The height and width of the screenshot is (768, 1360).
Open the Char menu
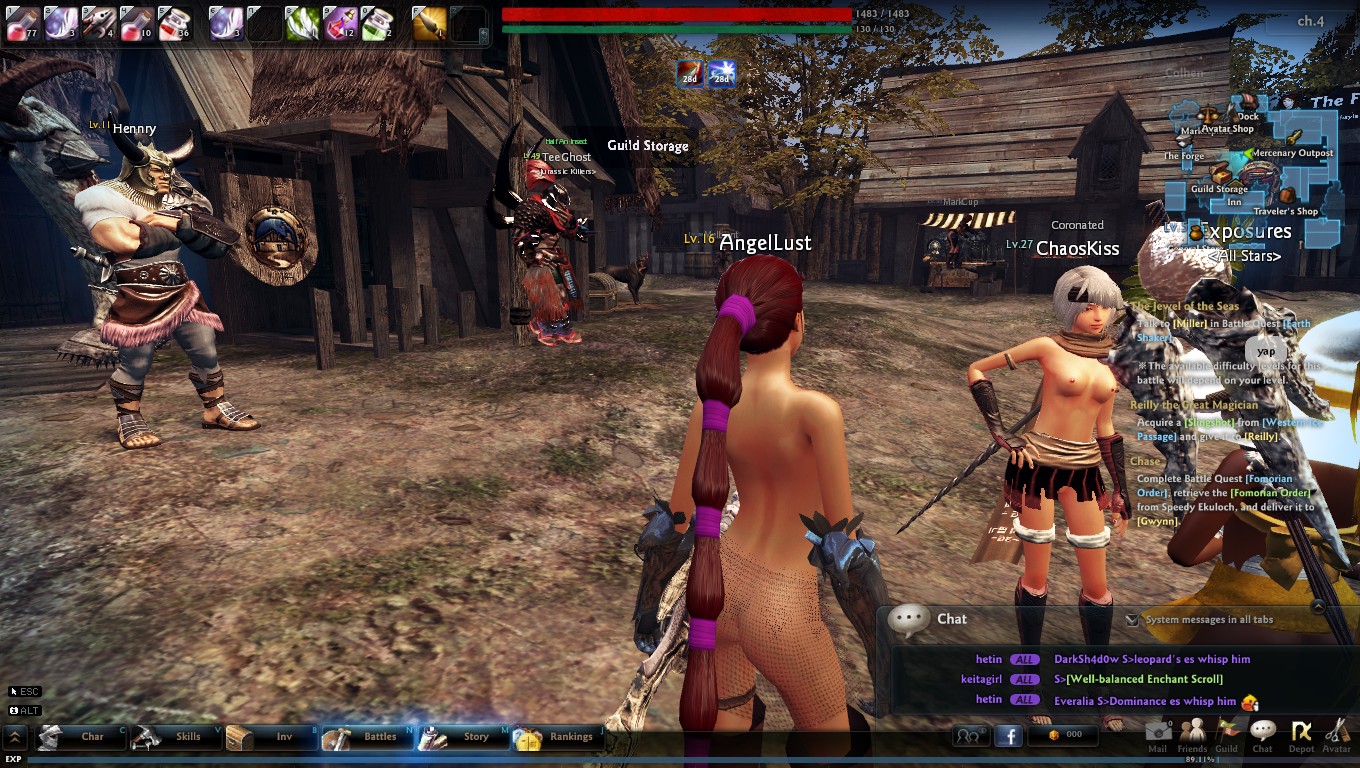pos(82,737)
